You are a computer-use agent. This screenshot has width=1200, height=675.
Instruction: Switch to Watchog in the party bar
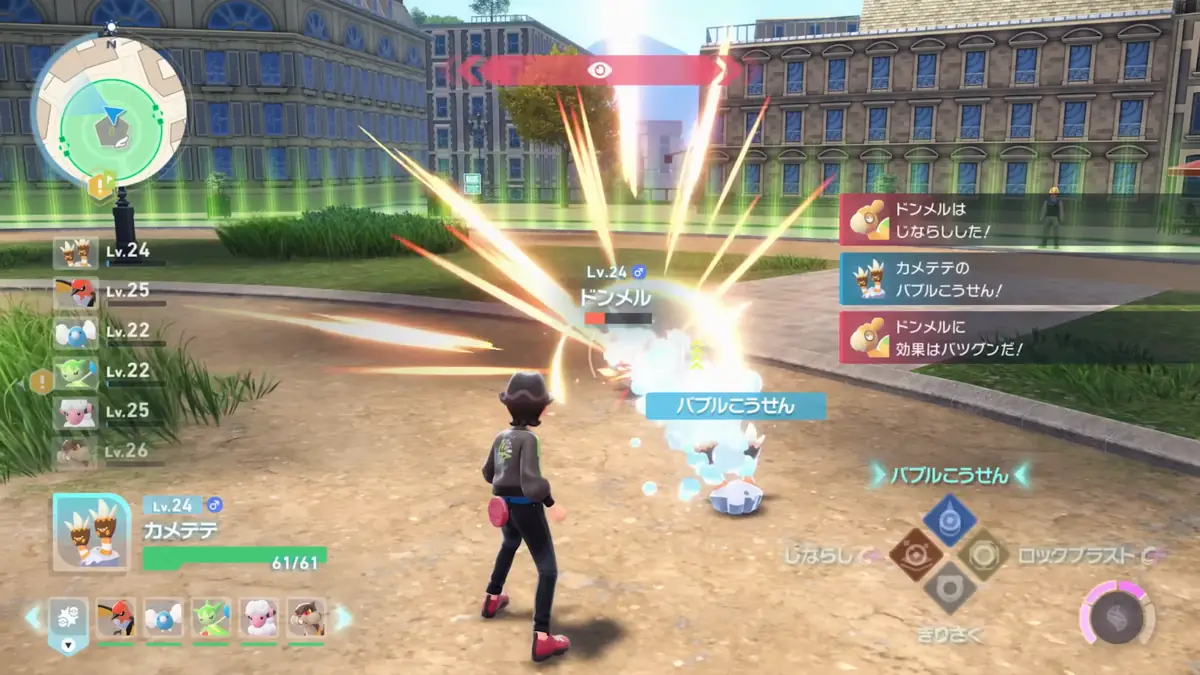pyautogui.click(x=306, y=618)
